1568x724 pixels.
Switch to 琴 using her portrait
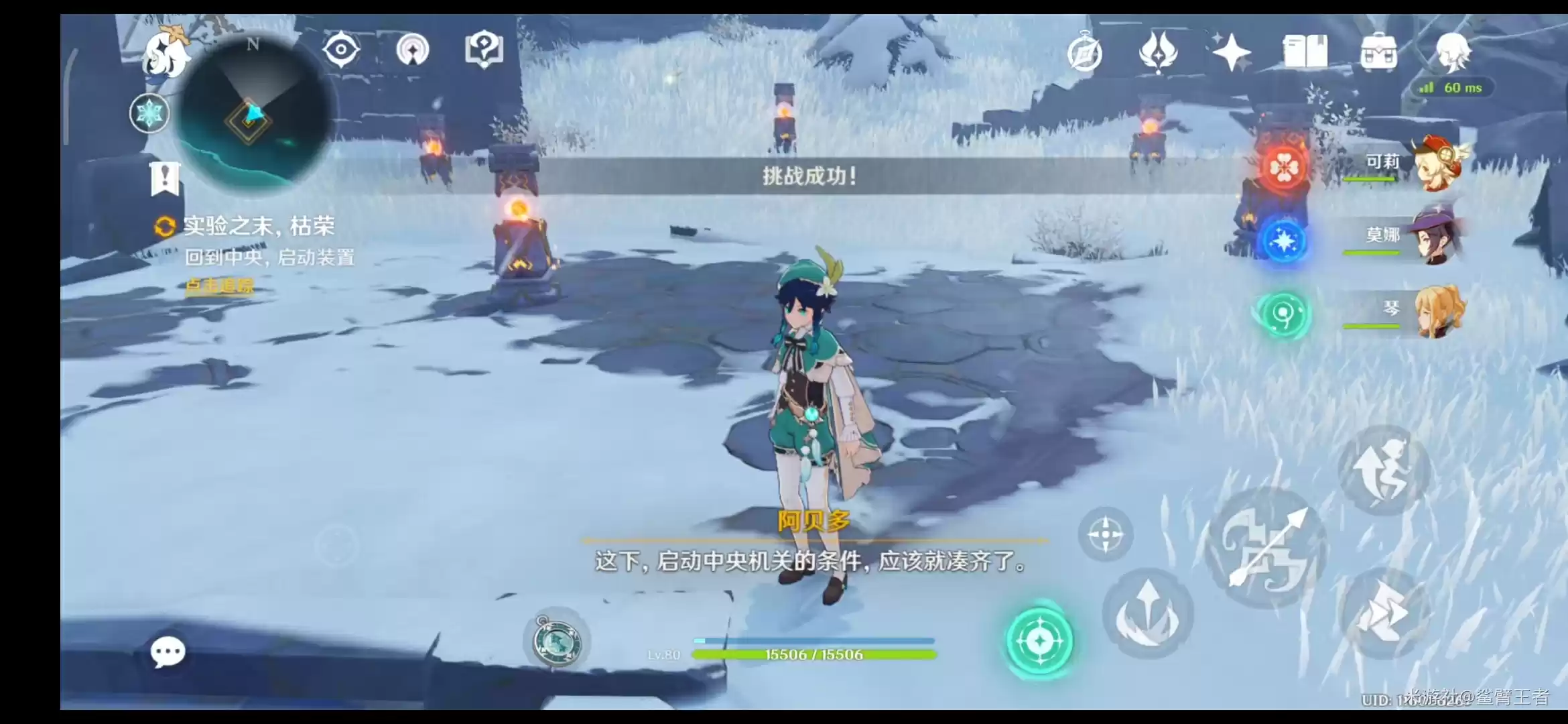pyautogui.click(x=1437, y=313)
